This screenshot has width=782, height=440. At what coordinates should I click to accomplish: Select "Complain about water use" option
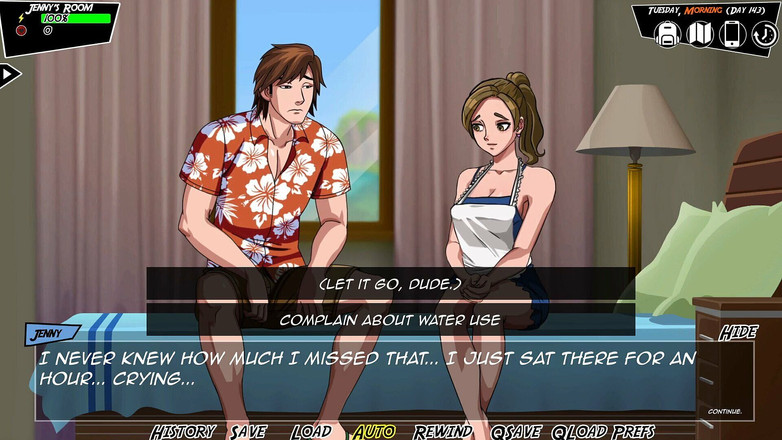click(x=390, y=320)
